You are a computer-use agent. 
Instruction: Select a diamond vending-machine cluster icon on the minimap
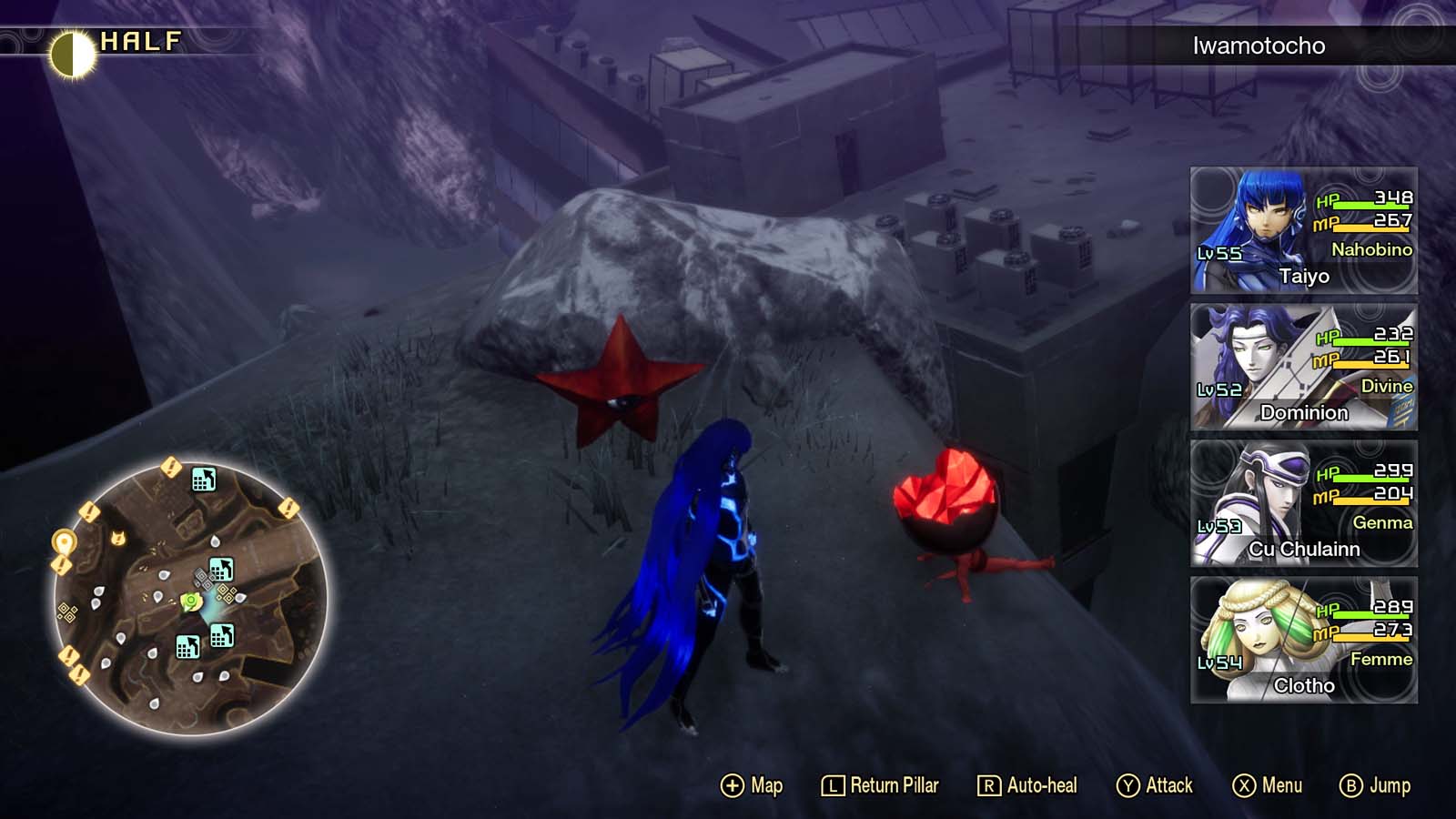tap(67, 611)
